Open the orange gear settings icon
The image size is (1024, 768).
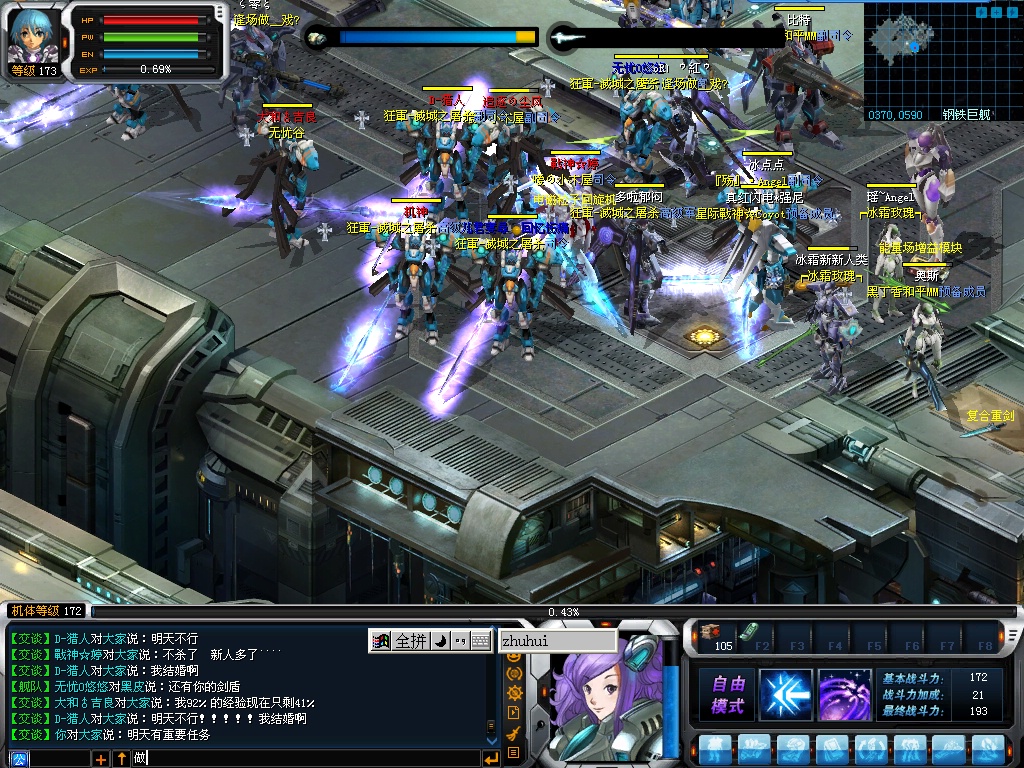(515, 693)
